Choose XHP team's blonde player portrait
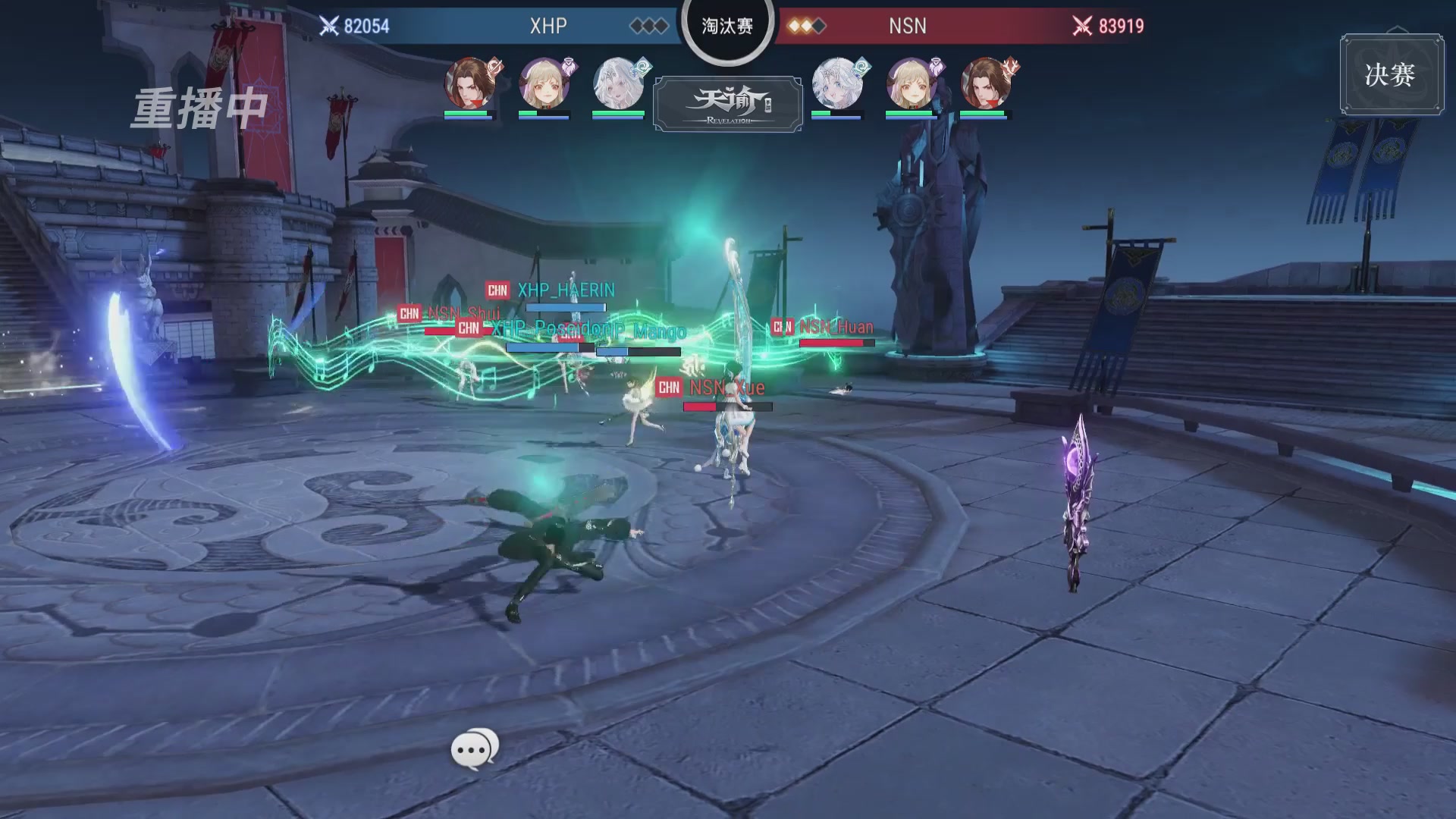This screenshot has height=819, width=1456. [x=544, y=83]
